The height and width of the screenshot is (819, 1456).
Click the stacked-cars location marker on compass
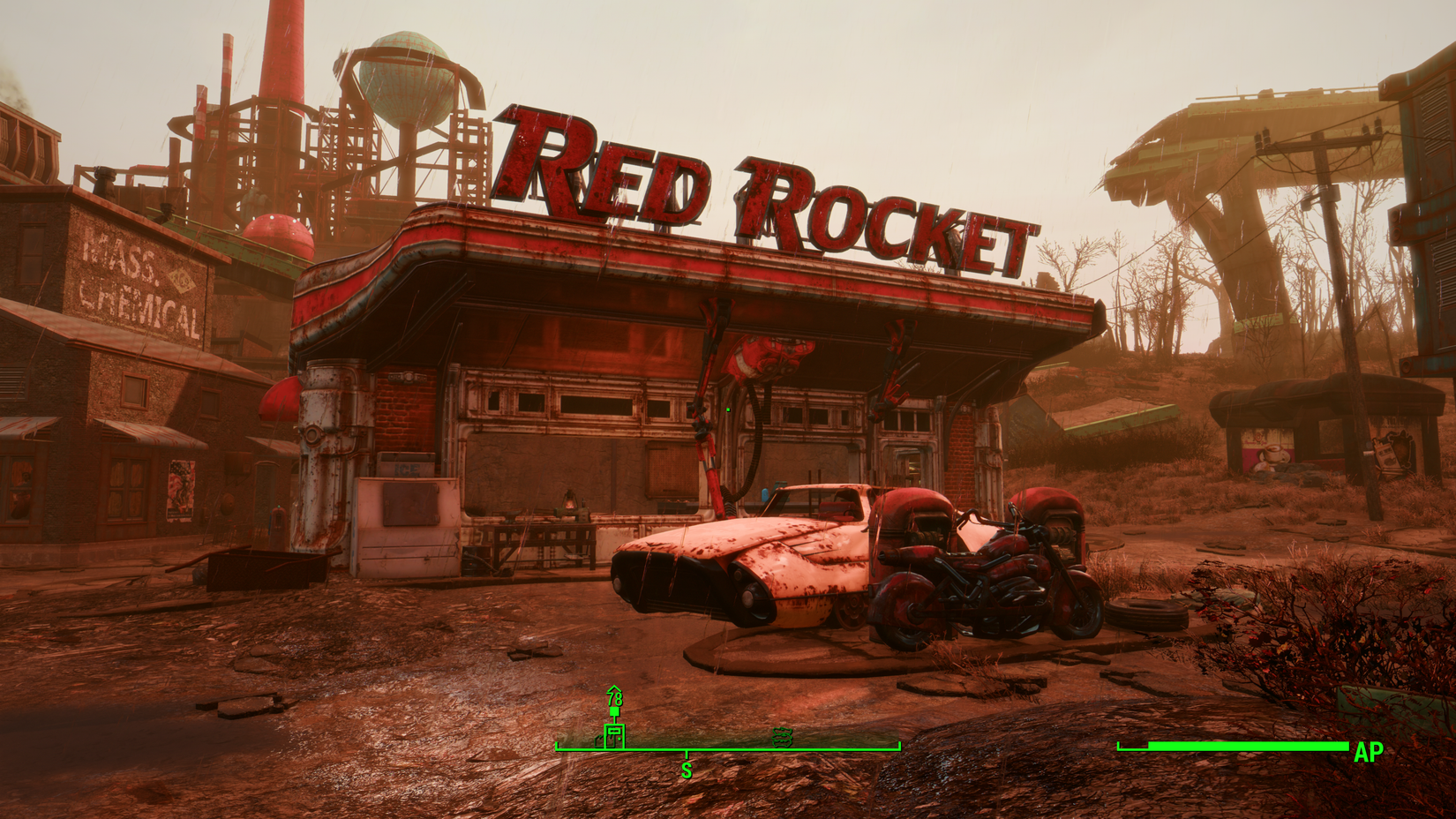pos(782,736)
